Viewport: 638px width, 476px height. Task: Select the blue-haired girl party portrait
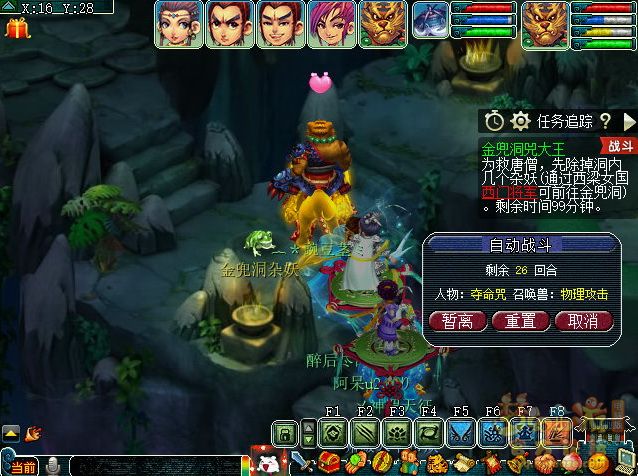coord(178,23)
